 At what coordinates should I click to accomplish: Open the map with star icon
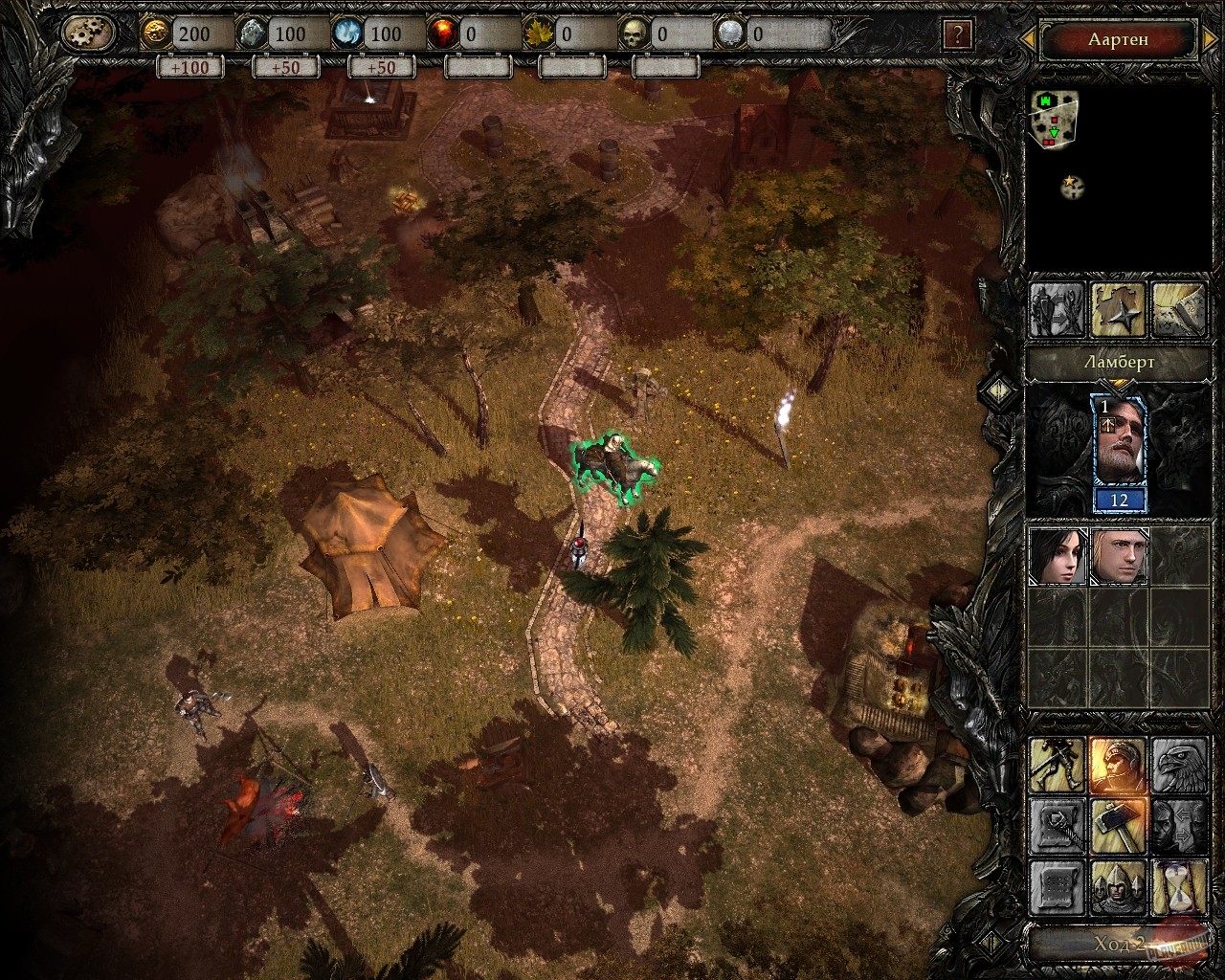click(x=1117, y=309)
